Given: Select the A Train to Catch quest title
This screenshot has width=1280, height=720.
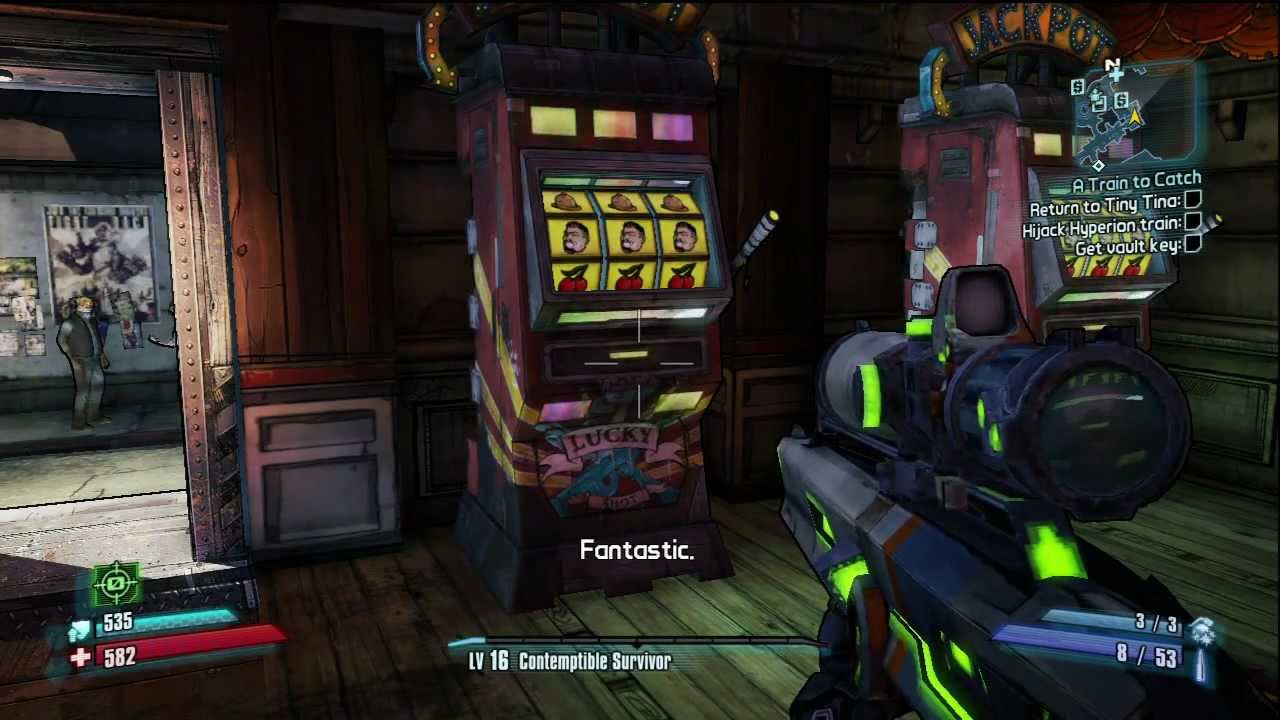Looking at the screenshot, I should (1136, 182).
